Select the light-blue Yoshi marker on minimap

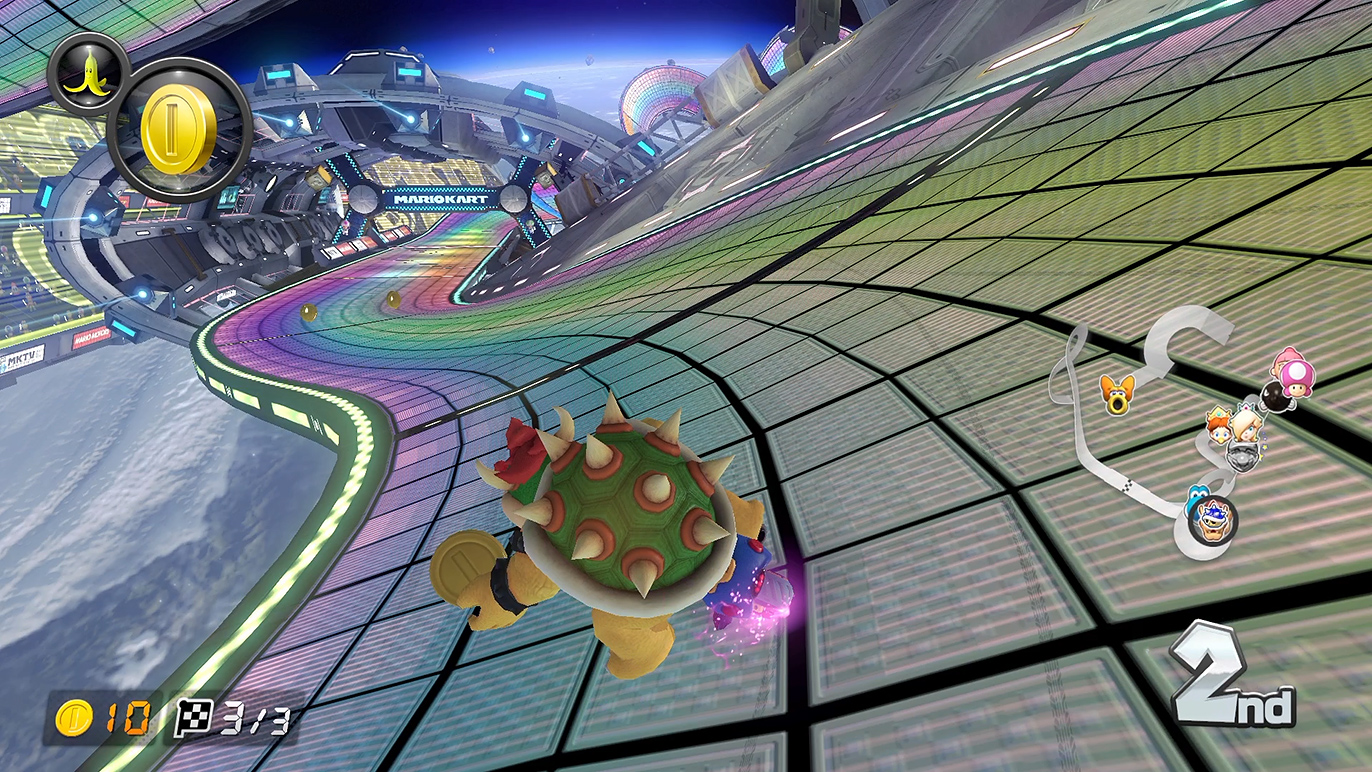[x=1196, y=496]
